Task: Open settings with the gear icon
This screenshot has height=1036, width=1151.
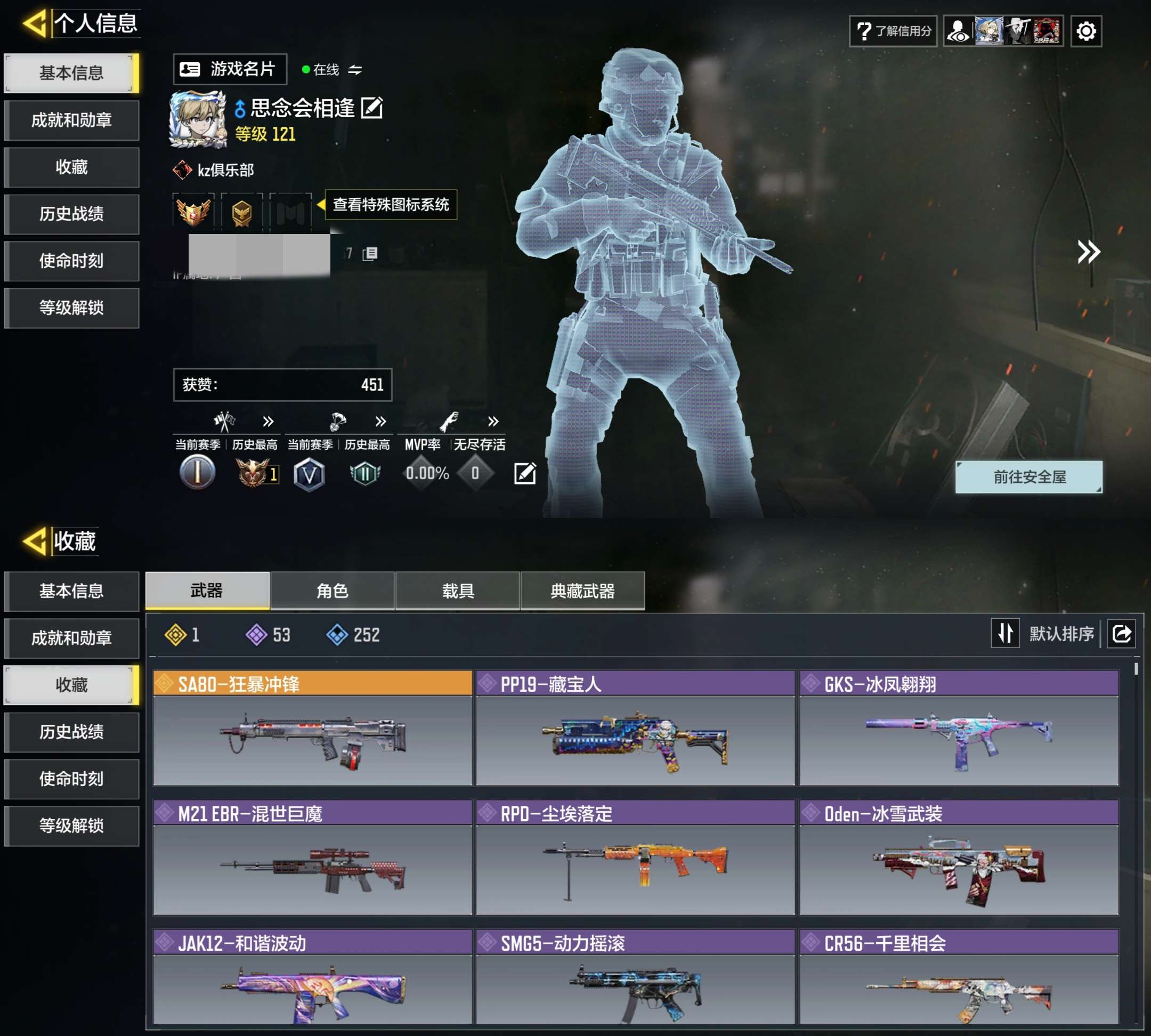Action: tap(1085, 31)
